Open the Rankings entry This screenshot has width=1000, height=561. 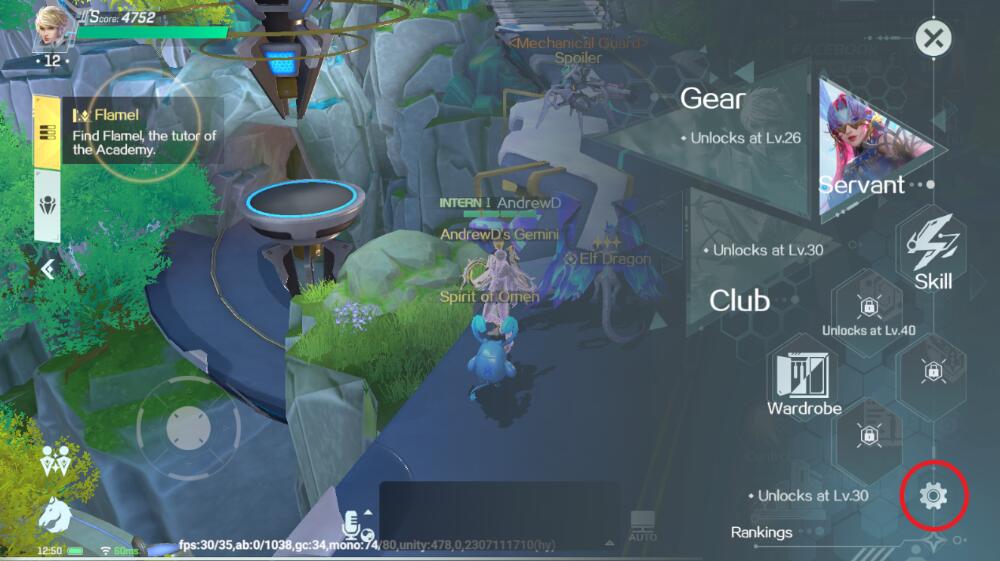click(x=761, y=532)
